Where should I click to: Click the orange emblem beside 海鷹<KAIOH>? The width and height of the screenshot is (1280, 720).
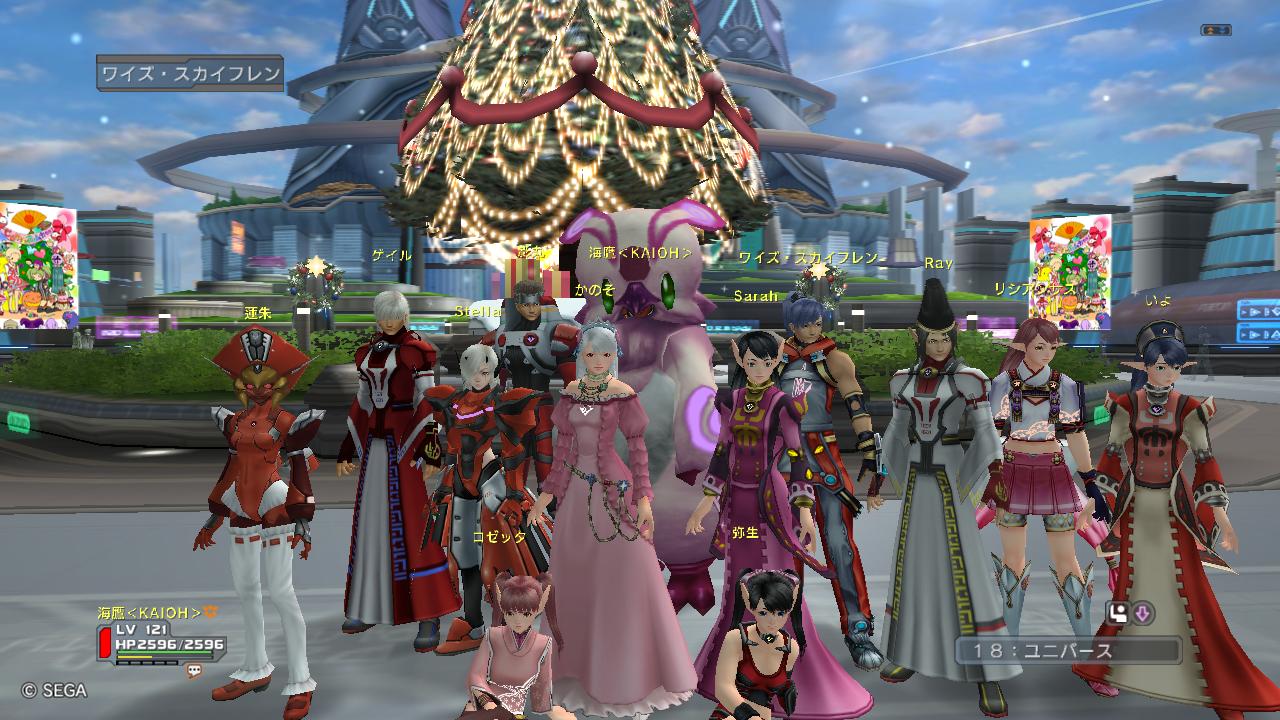tap(211, 612)
